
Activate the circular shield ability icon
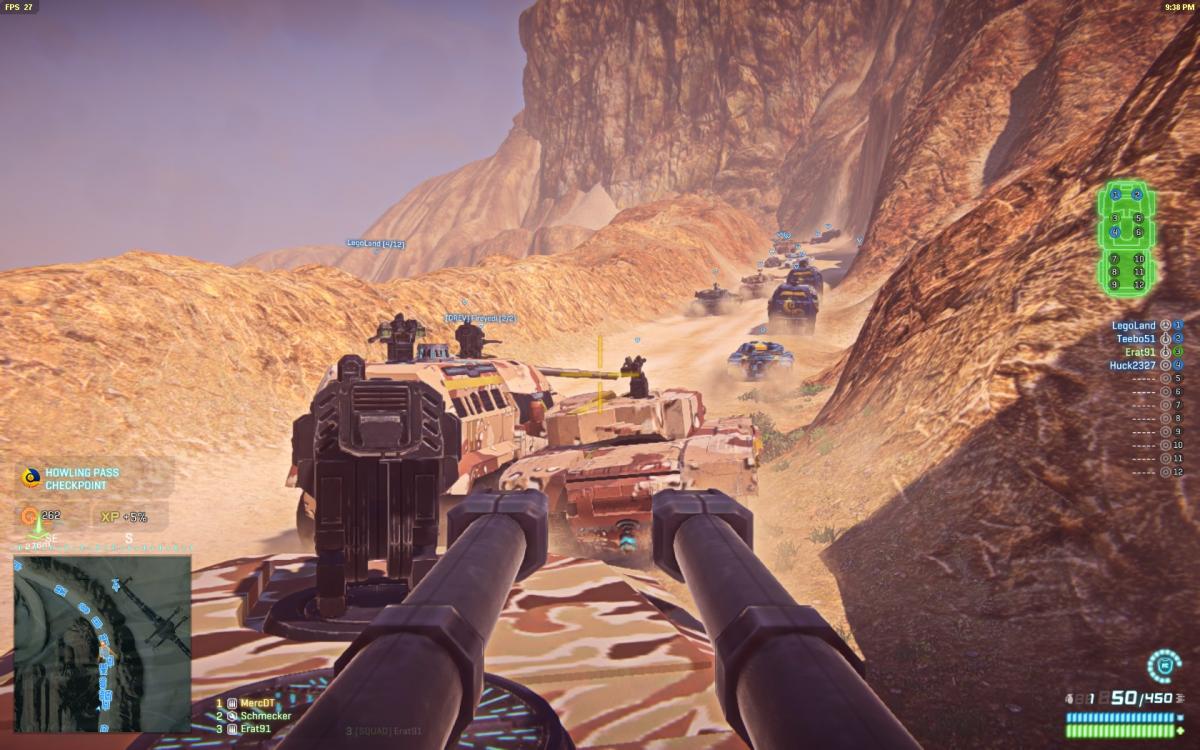(1163, 665)
